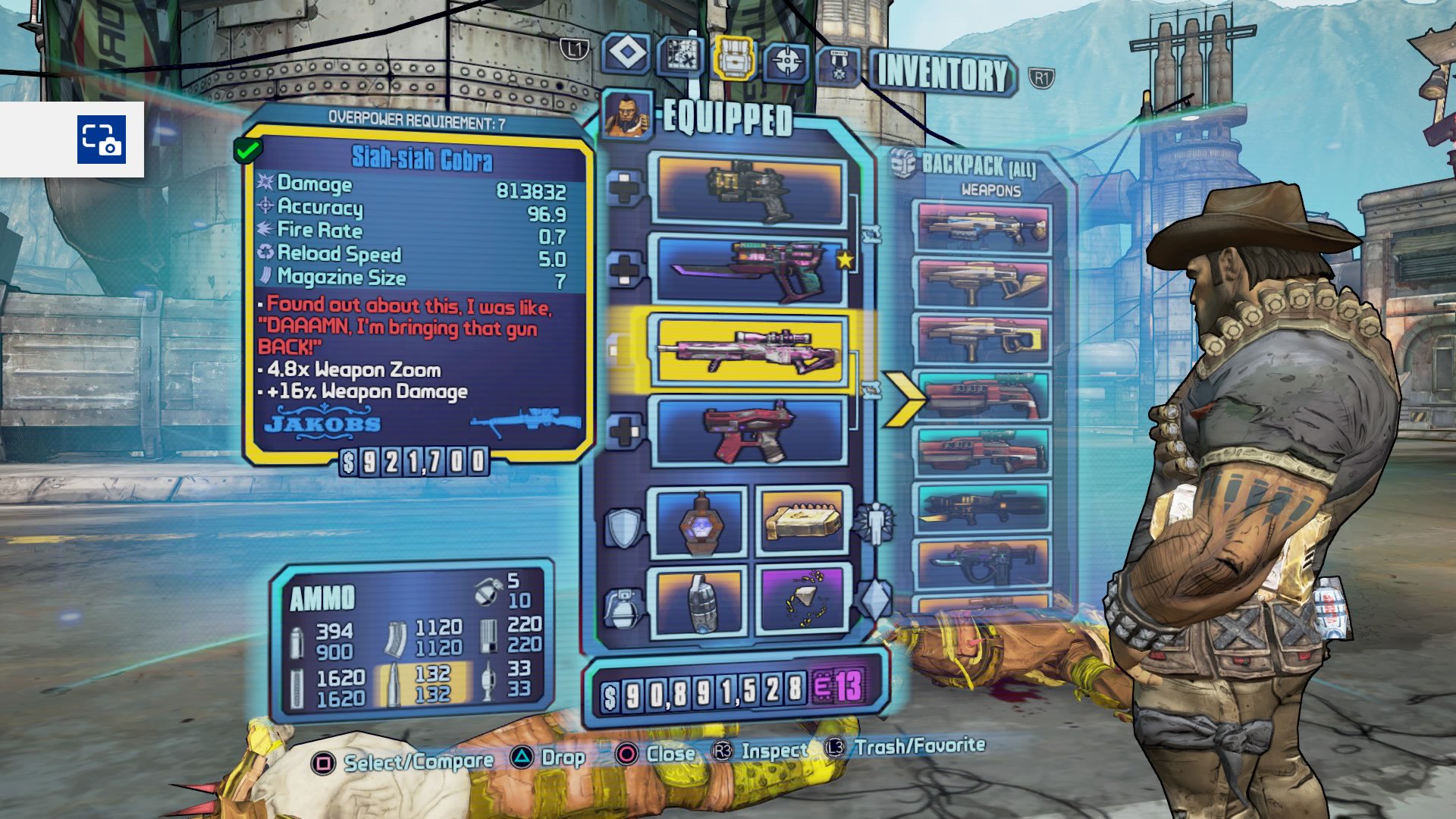Switch to the Badass Rank medal tab
This screenshot has width=1456, height=819.
tap(838, 65)
